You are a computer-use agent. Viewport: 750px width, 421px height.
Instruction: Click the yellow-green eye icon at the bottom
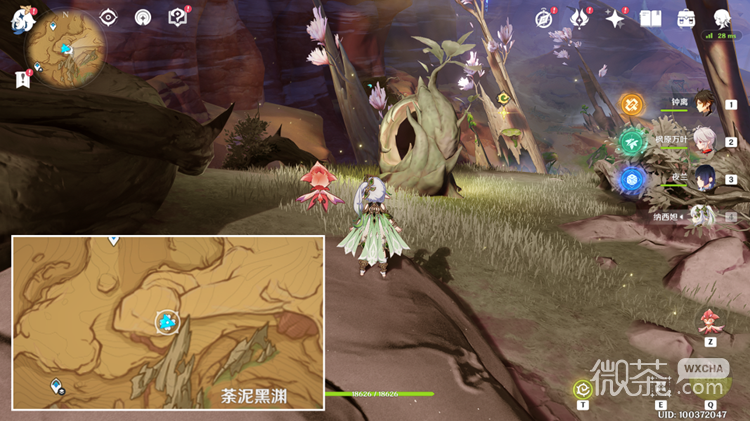click(x=582, y=389)
